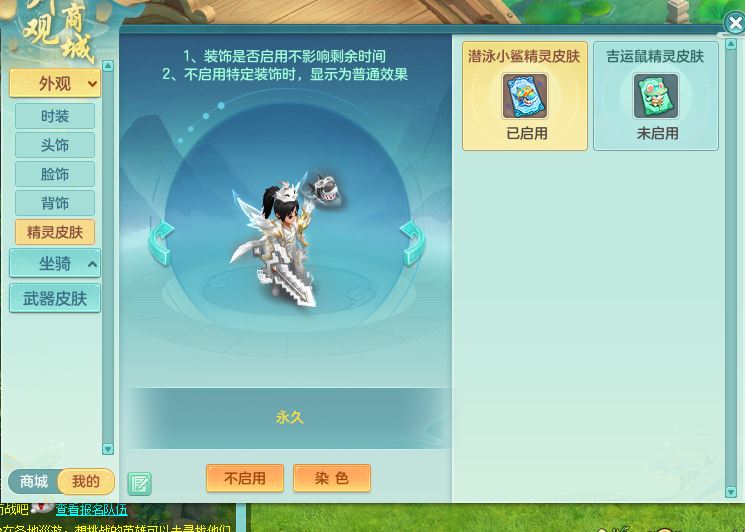Viewport: 745px width, 532px height.
Task: Open the 染色 dye option
Action: click(332, 478)
